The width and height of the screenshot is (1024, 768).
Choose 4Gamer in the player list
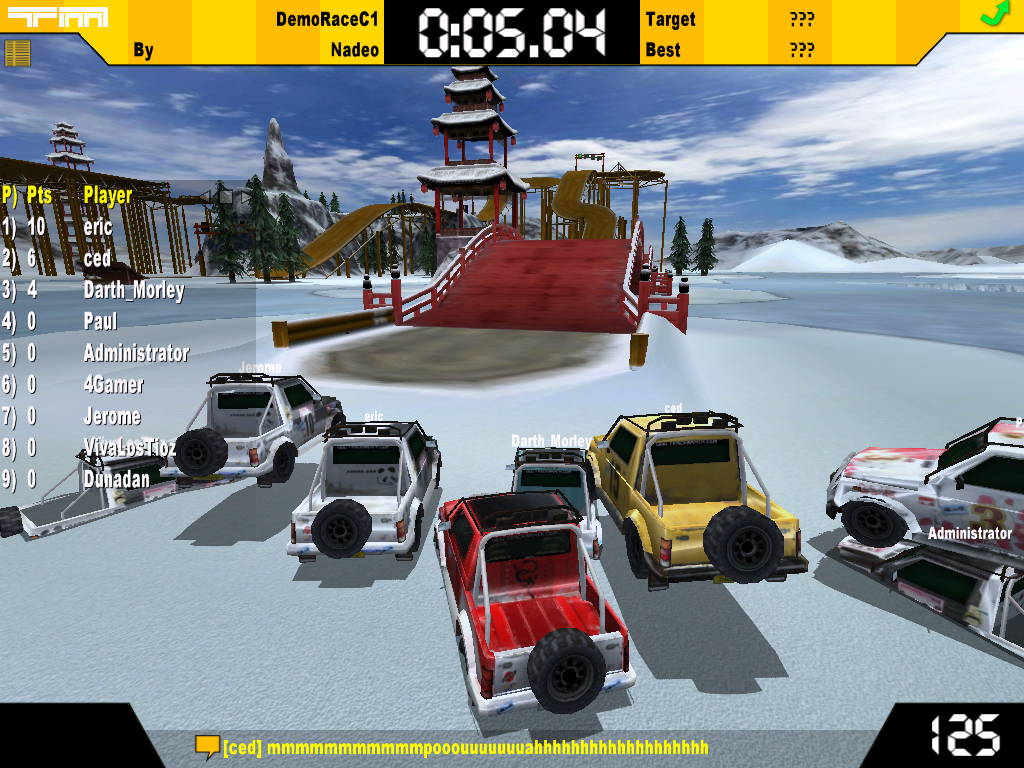pyautogui.click(x=113, y=385)
